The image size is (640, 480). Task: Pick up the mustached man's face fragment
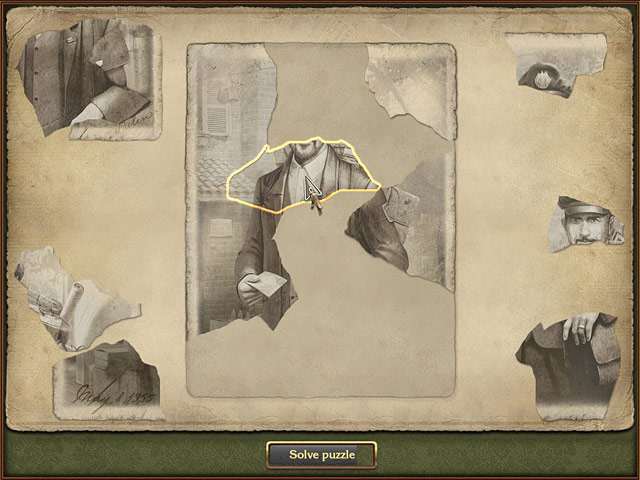coord(588,223)
